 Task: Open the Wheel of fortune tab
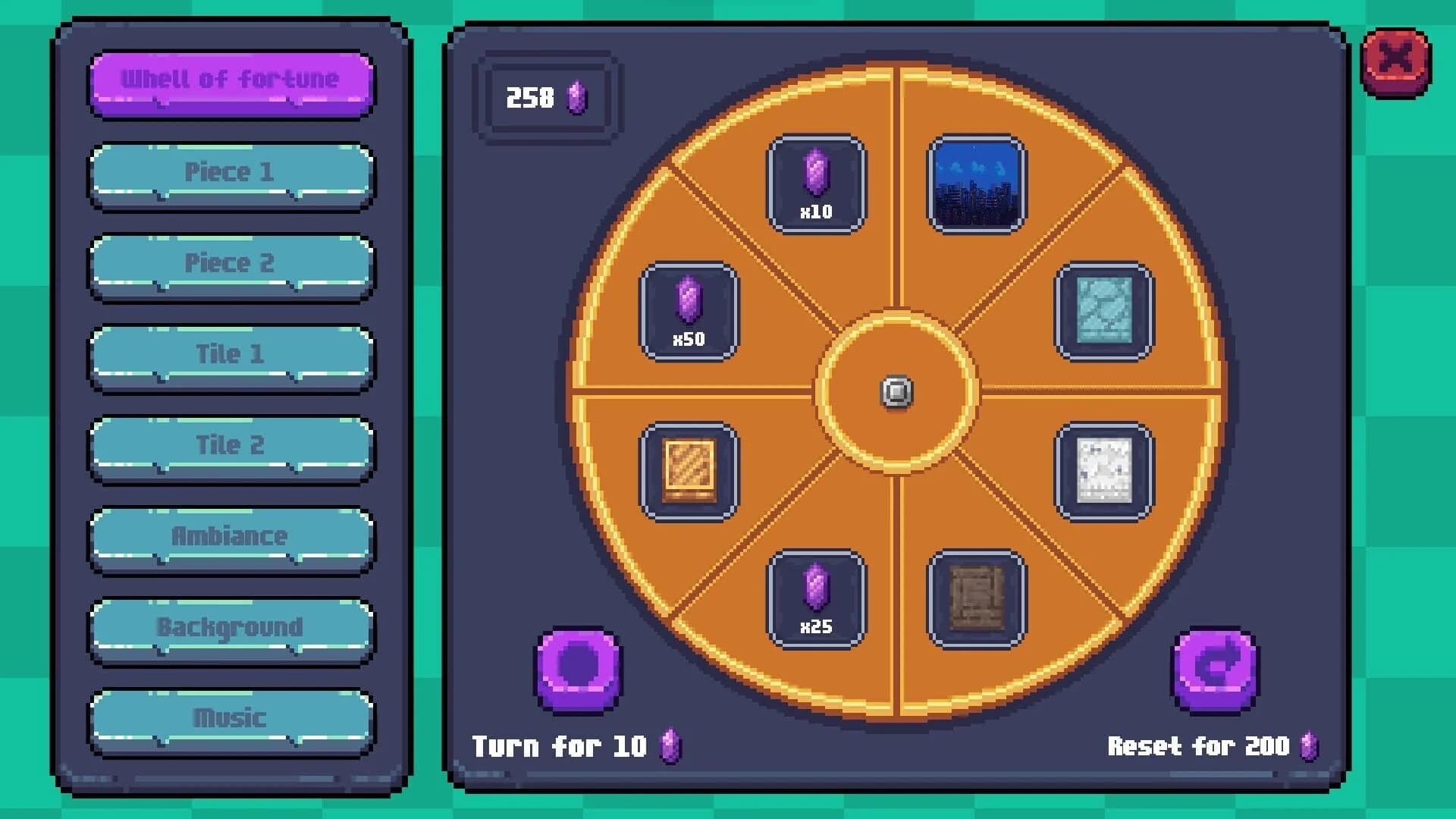click(x=230, y=80)
